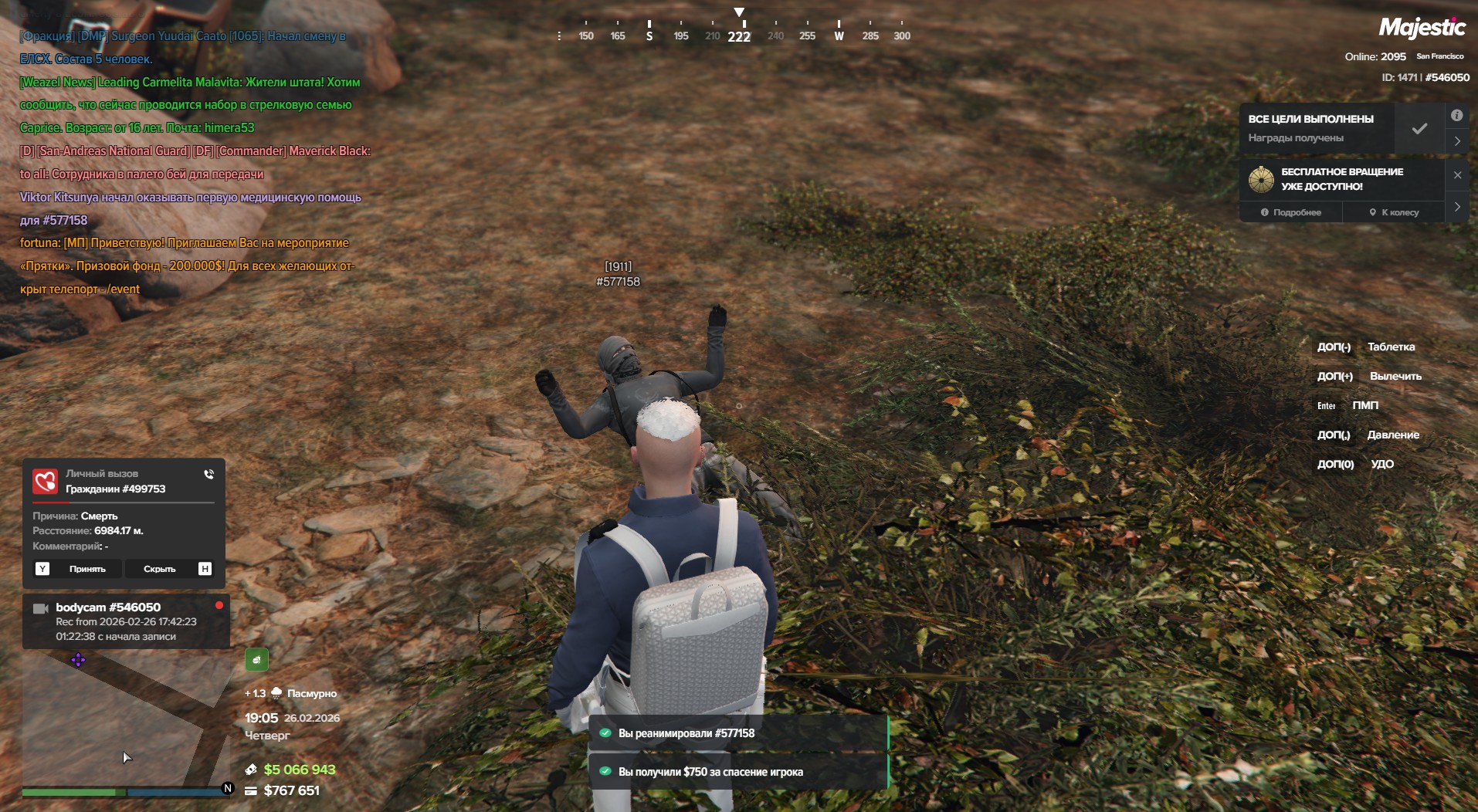Click the phone icon on the personal call card

coord(208,474)
